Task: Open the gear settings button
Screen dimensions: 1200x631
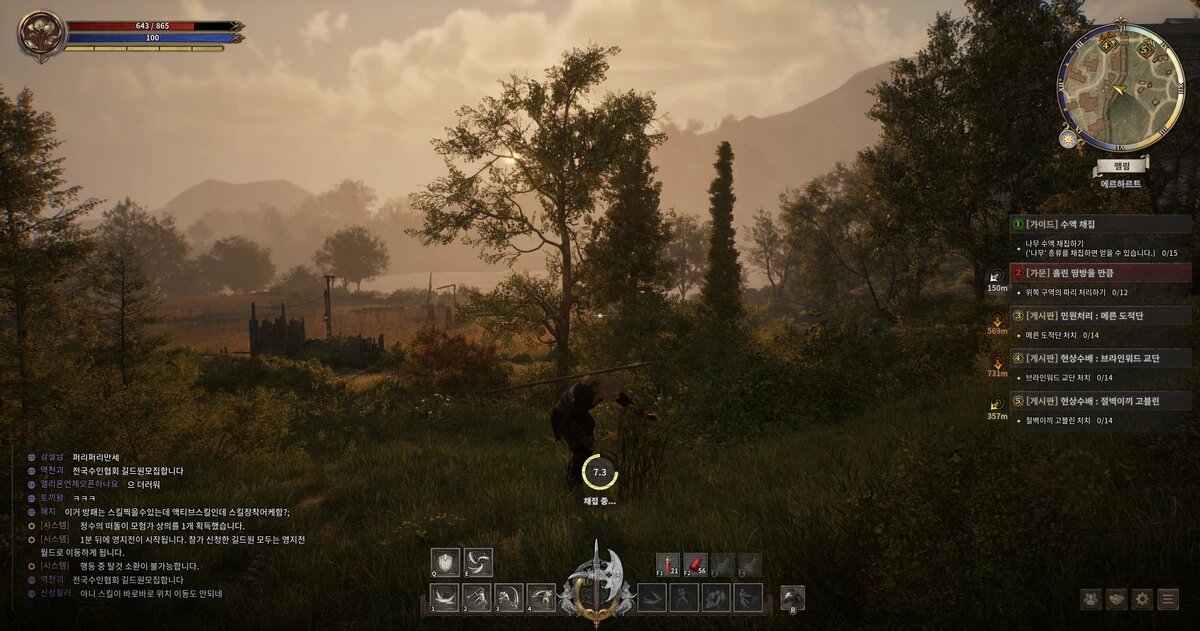Action: point(1142,600)
